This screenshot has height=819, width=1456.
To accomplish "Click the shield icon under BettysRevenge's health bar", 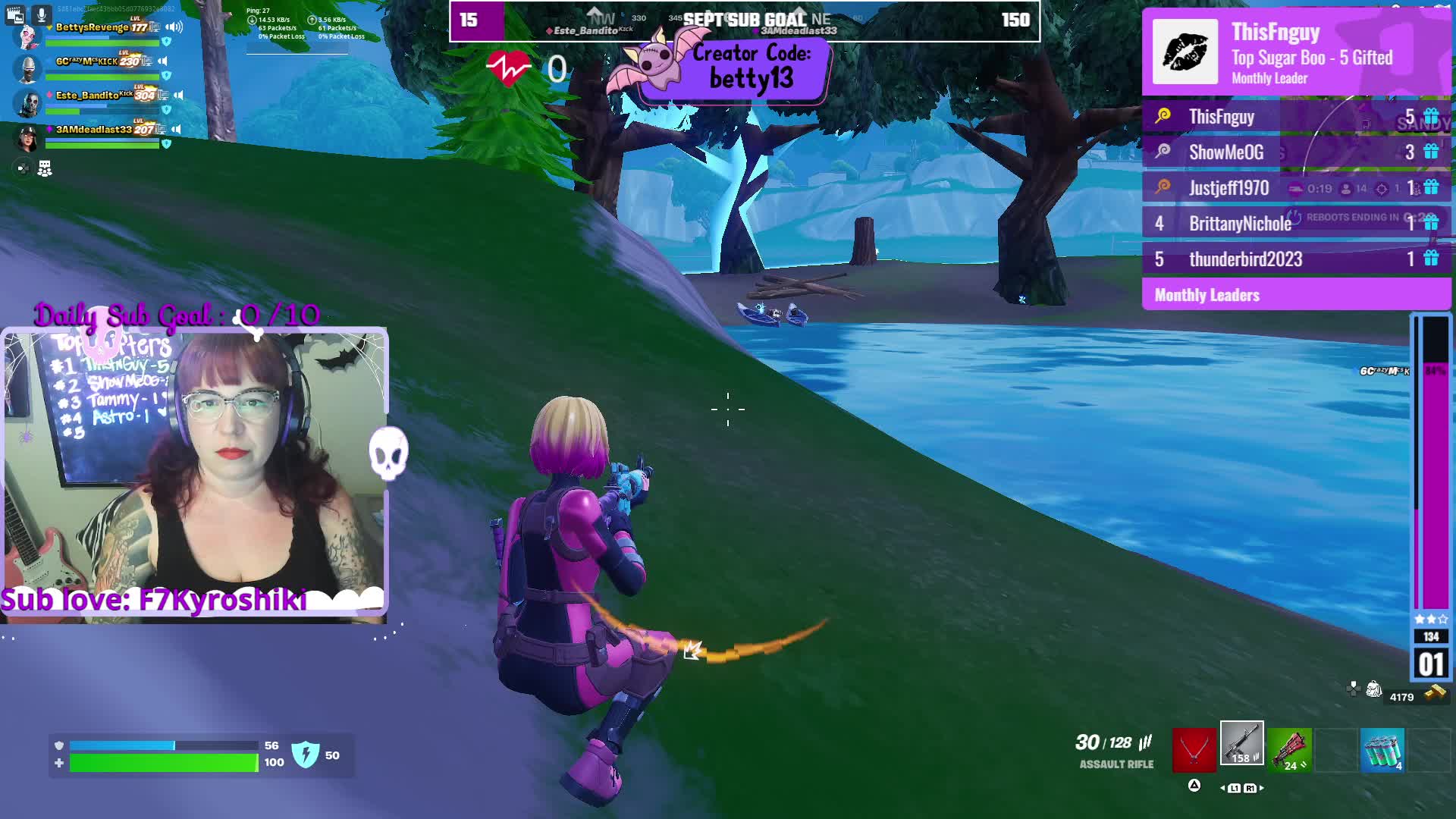I will pos(167,41).
